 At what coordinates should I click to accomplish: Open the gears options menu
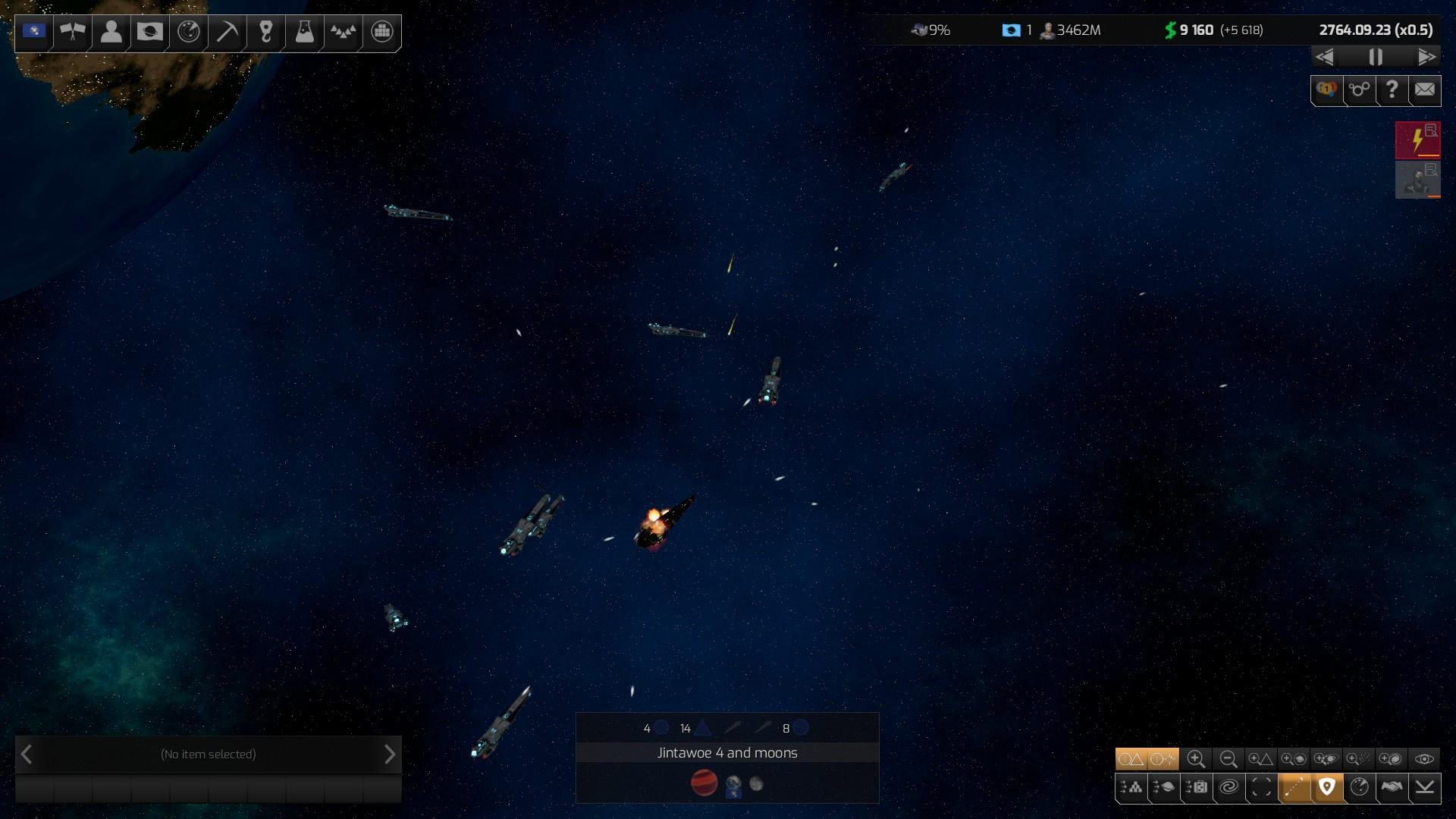[1359, 90]
